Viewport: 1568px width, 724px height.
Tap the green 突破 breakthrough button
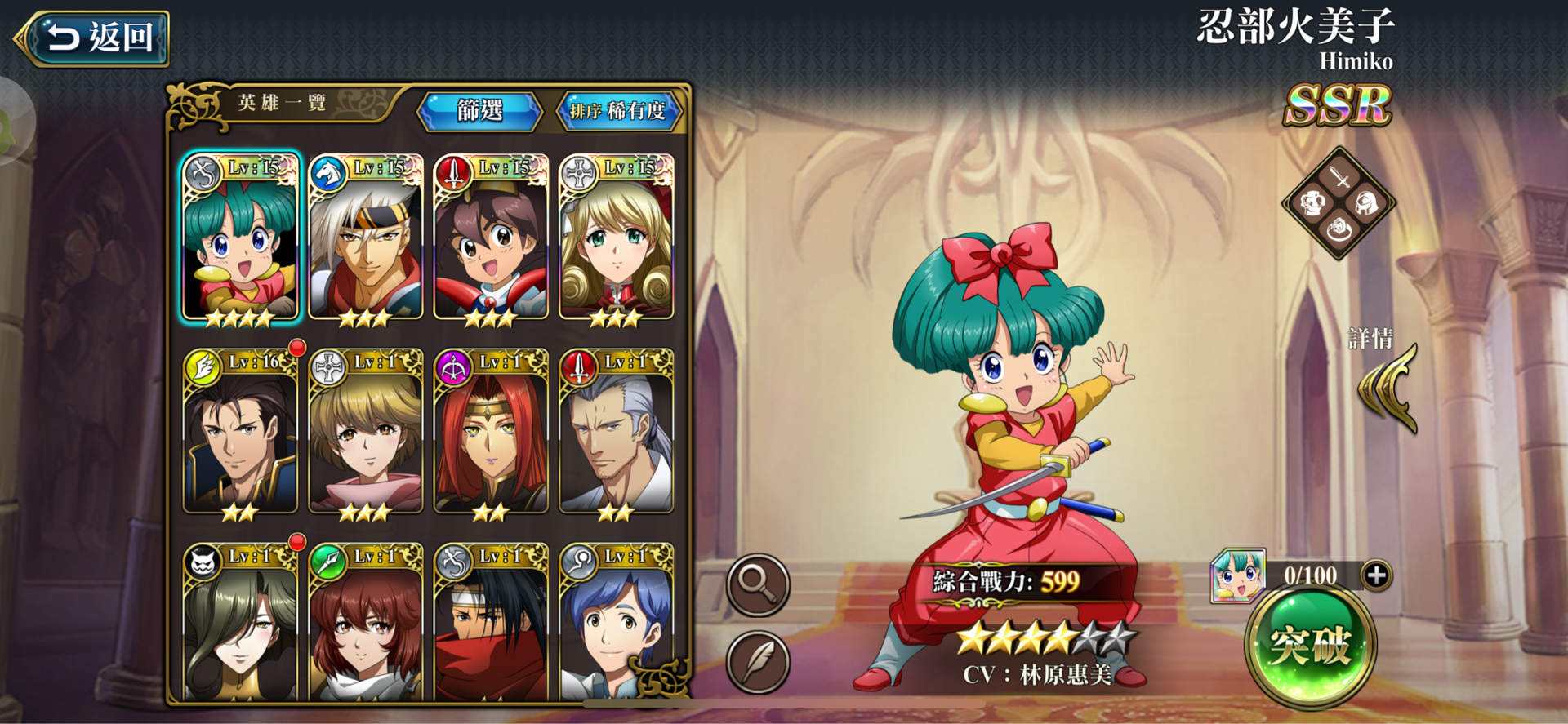[x=1310, y=646]
